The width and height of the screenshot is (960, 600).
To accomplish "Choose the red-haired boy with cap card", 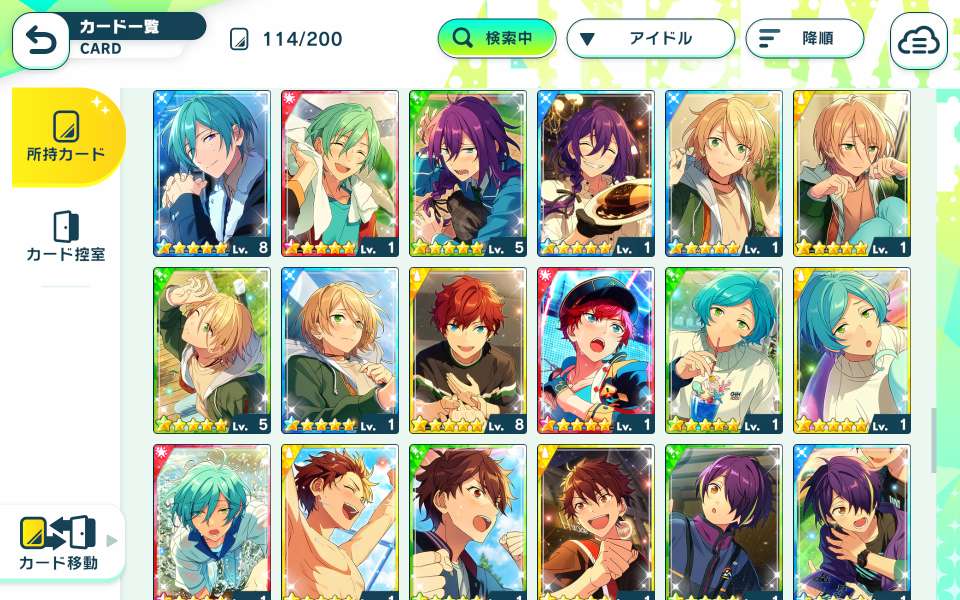I will [x=596, y=350].
